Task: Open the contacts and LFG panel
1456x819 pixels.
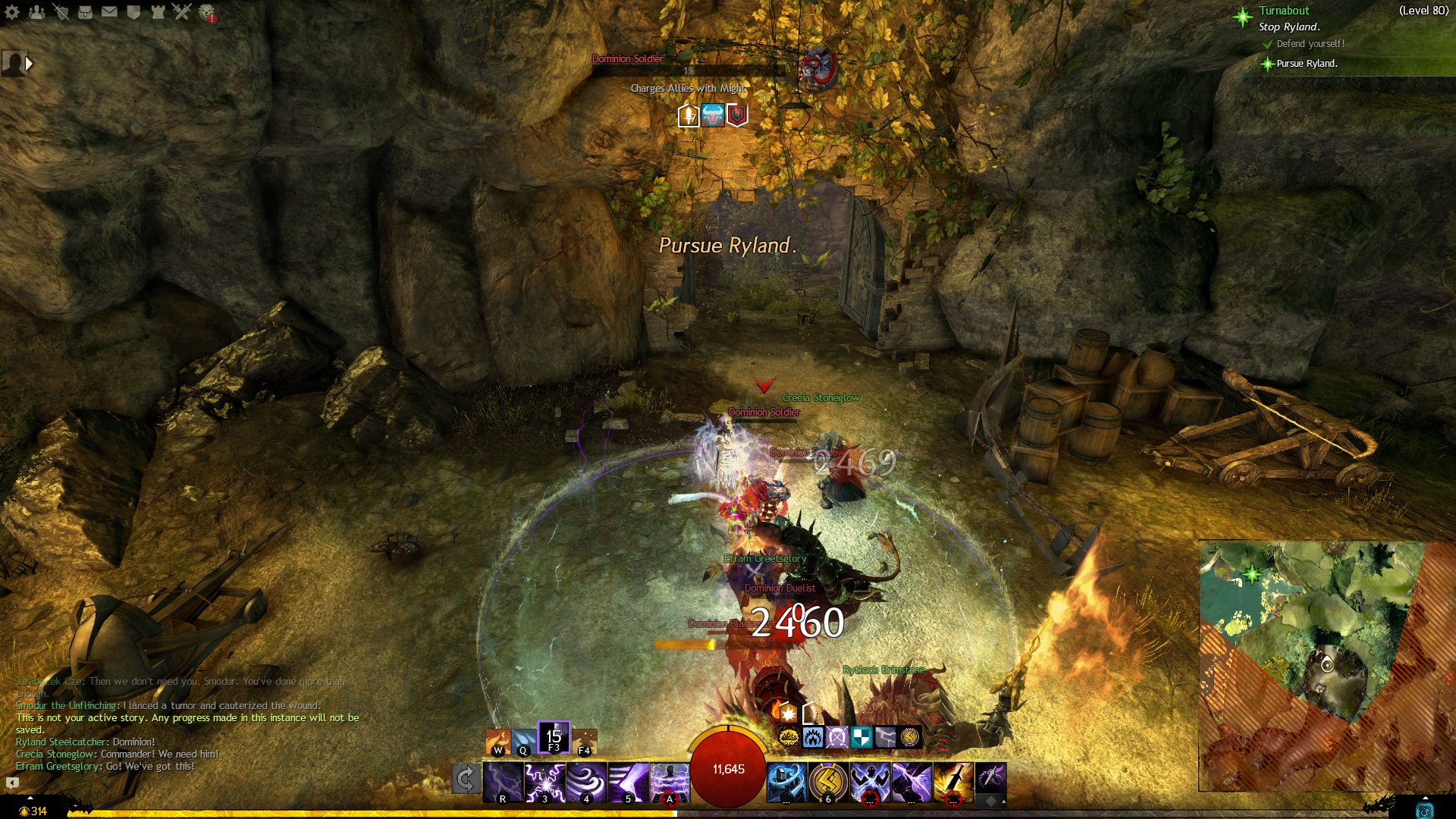Action: tap(36, 12)
